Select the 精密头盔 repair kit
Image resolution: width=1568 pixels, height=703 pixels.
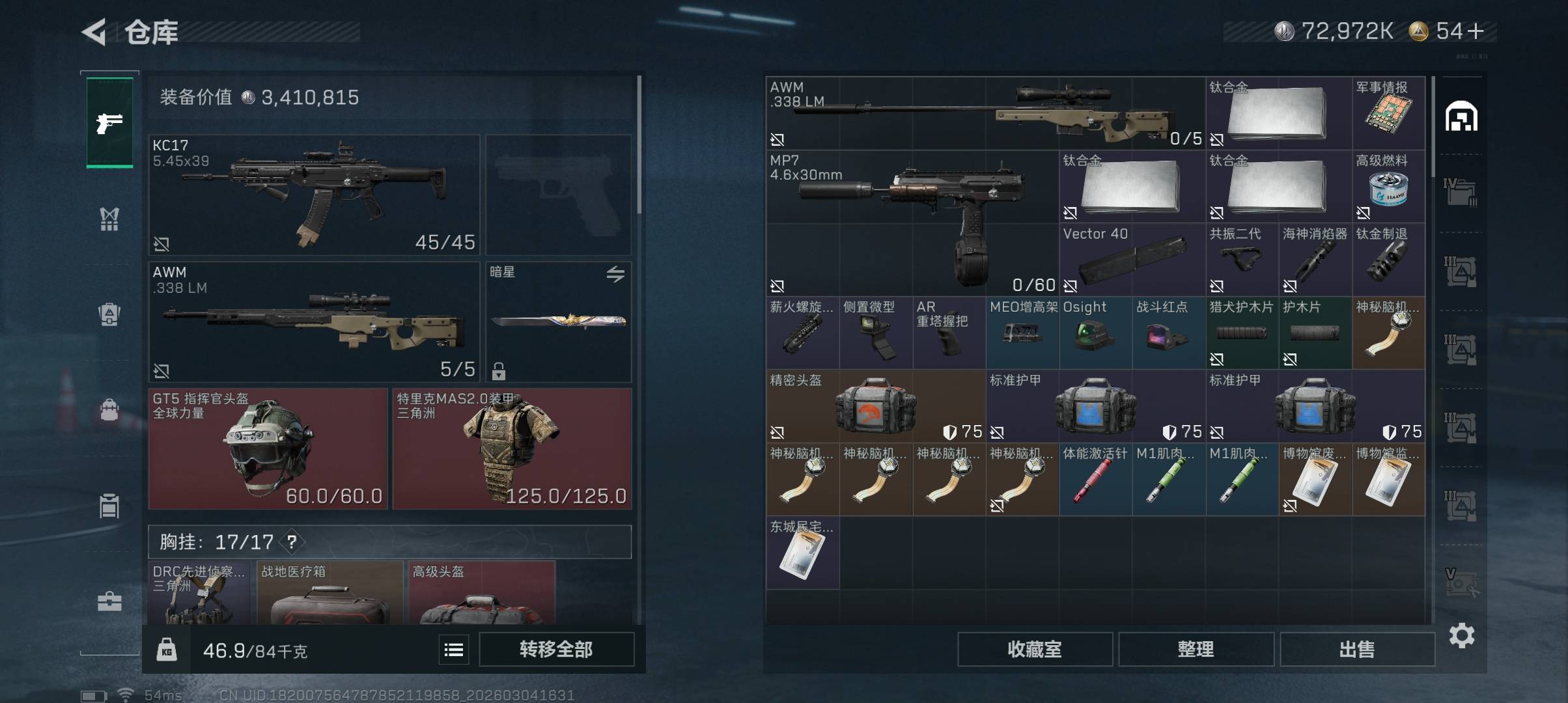[x=875, y=406]
